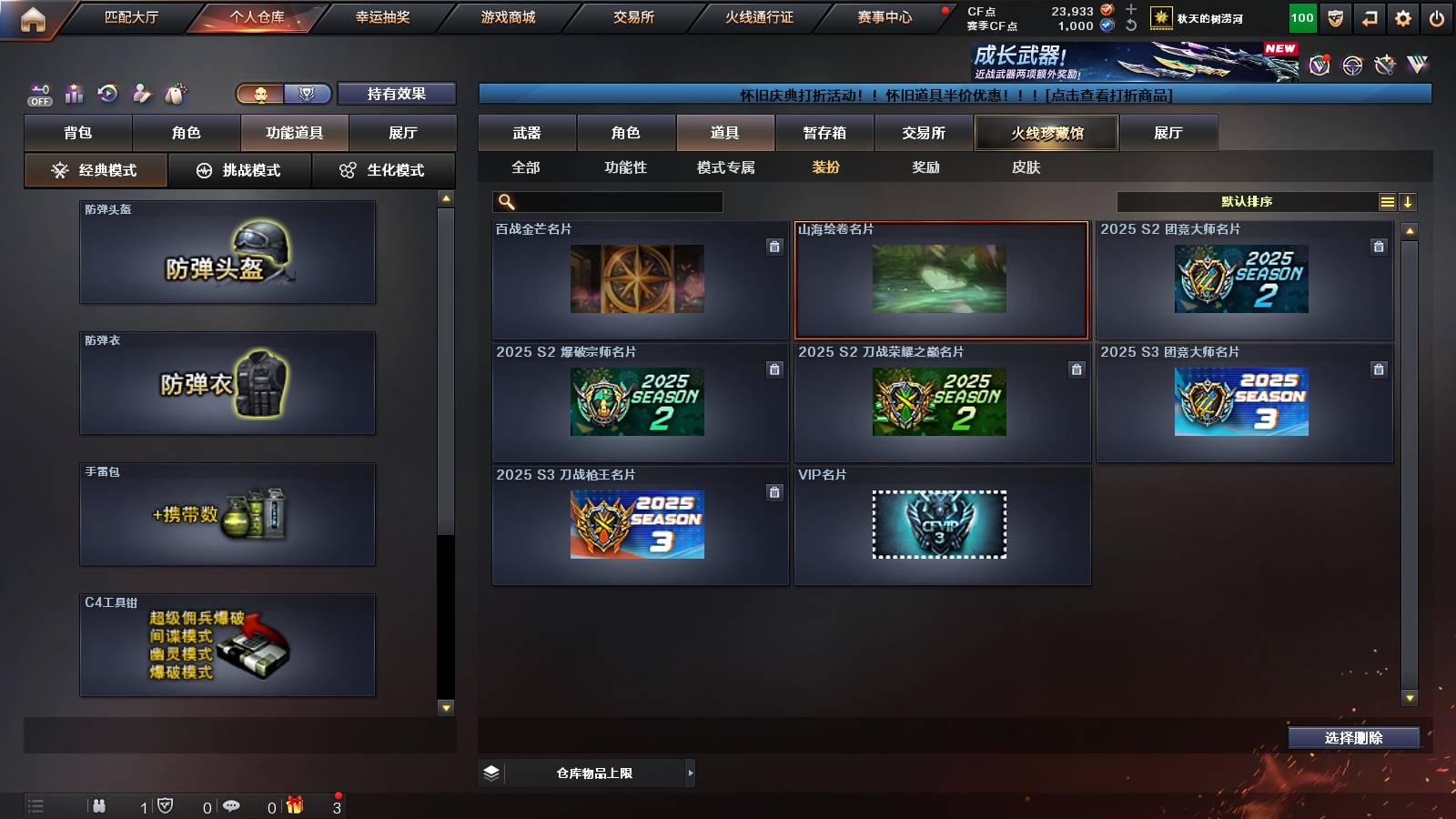The height and width of the screenshot is (819, 1456).
Task: Click the replay playback icon in the icon row
Action: pos(109,93)
